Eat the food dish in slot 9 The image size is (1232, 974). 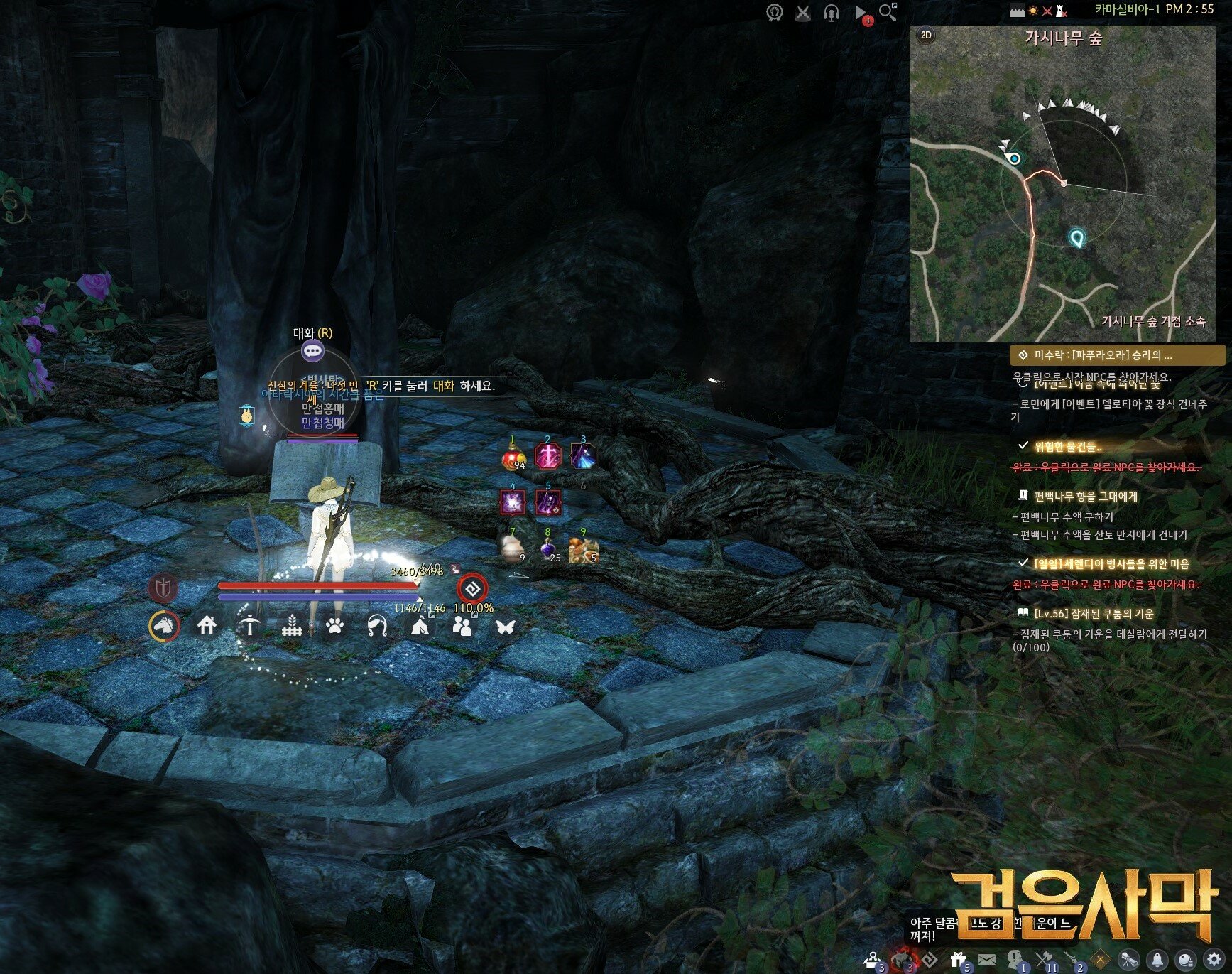point(583,548)
